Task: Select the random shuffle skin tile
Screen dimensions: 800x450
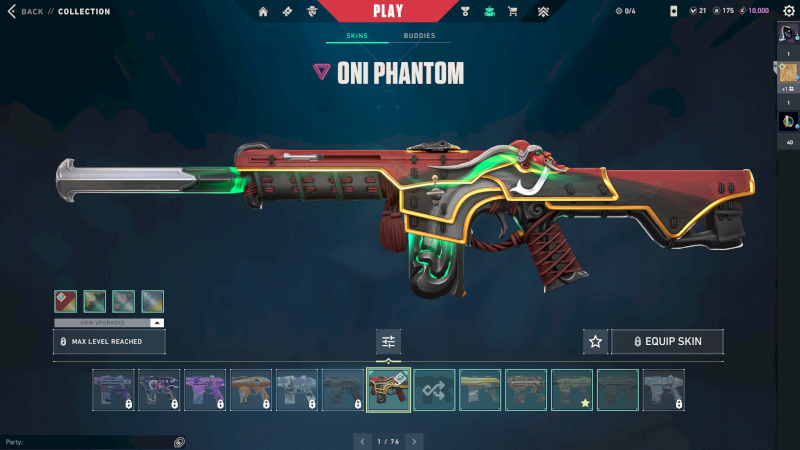Action: [x=435, y=390]
